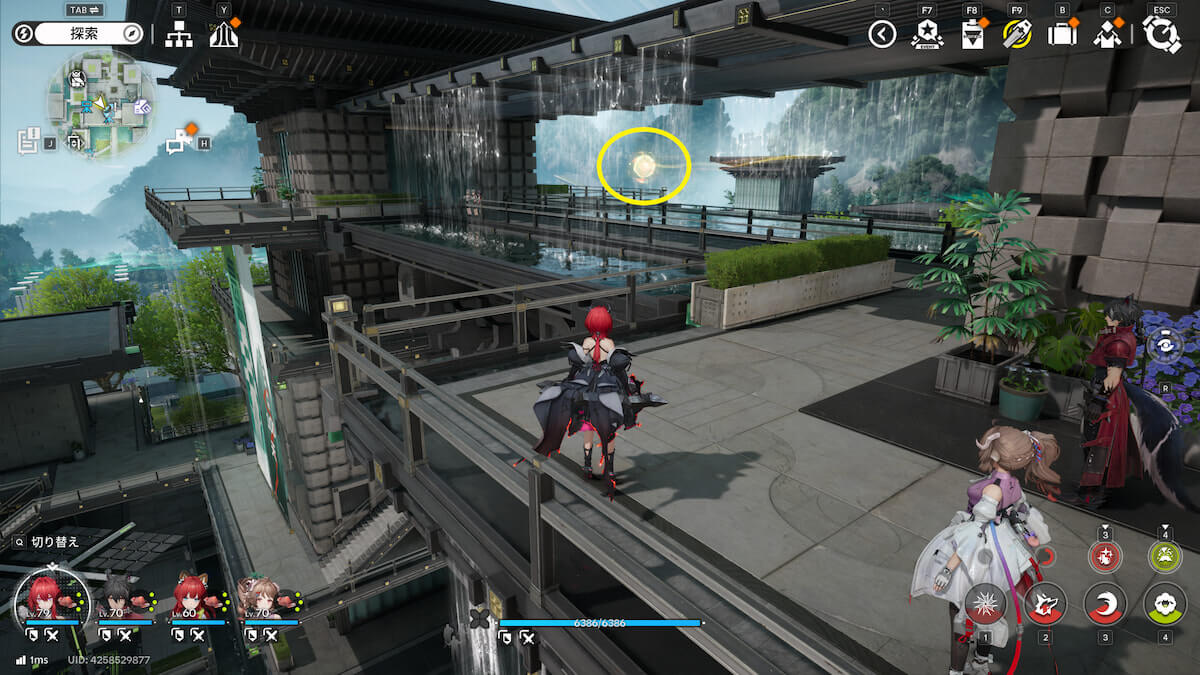Viewport: 1200px width, 675px height.
Task: Activate the wolf head skill icon
Action: [x=1045, y=604]
